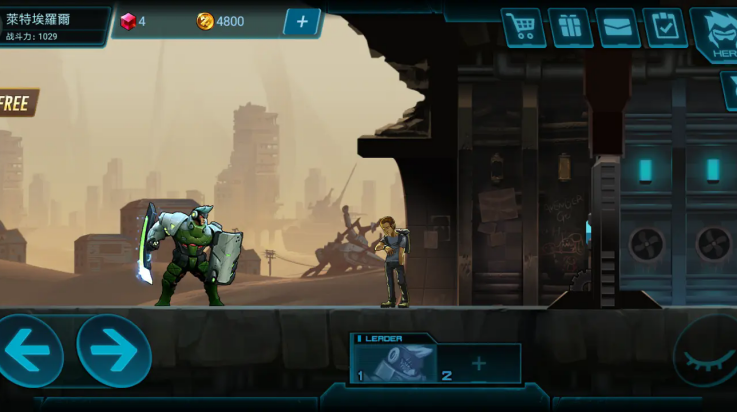Move right with the right arrow
The height and width of the screenshot is (412, 737).
114,351
